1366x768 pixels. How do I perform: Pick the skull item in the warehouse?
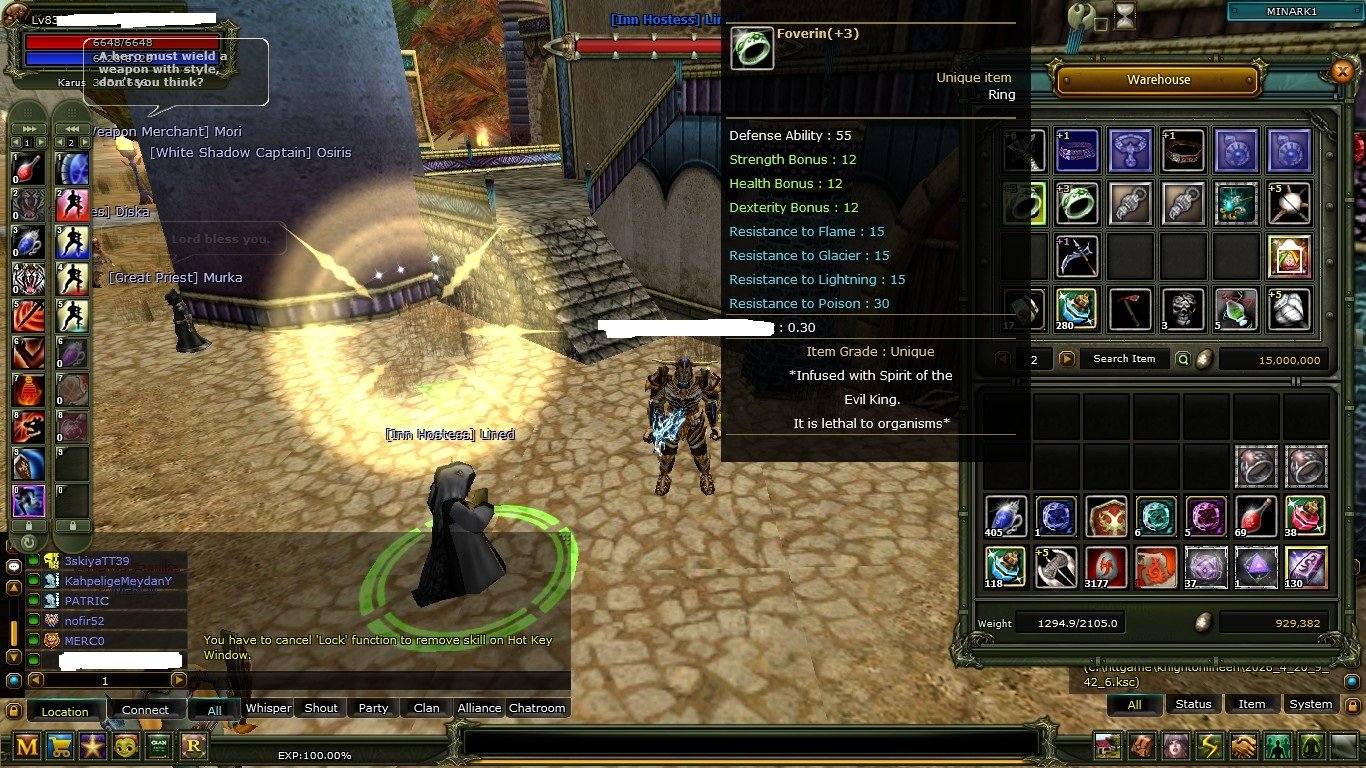pos(1185,309)
